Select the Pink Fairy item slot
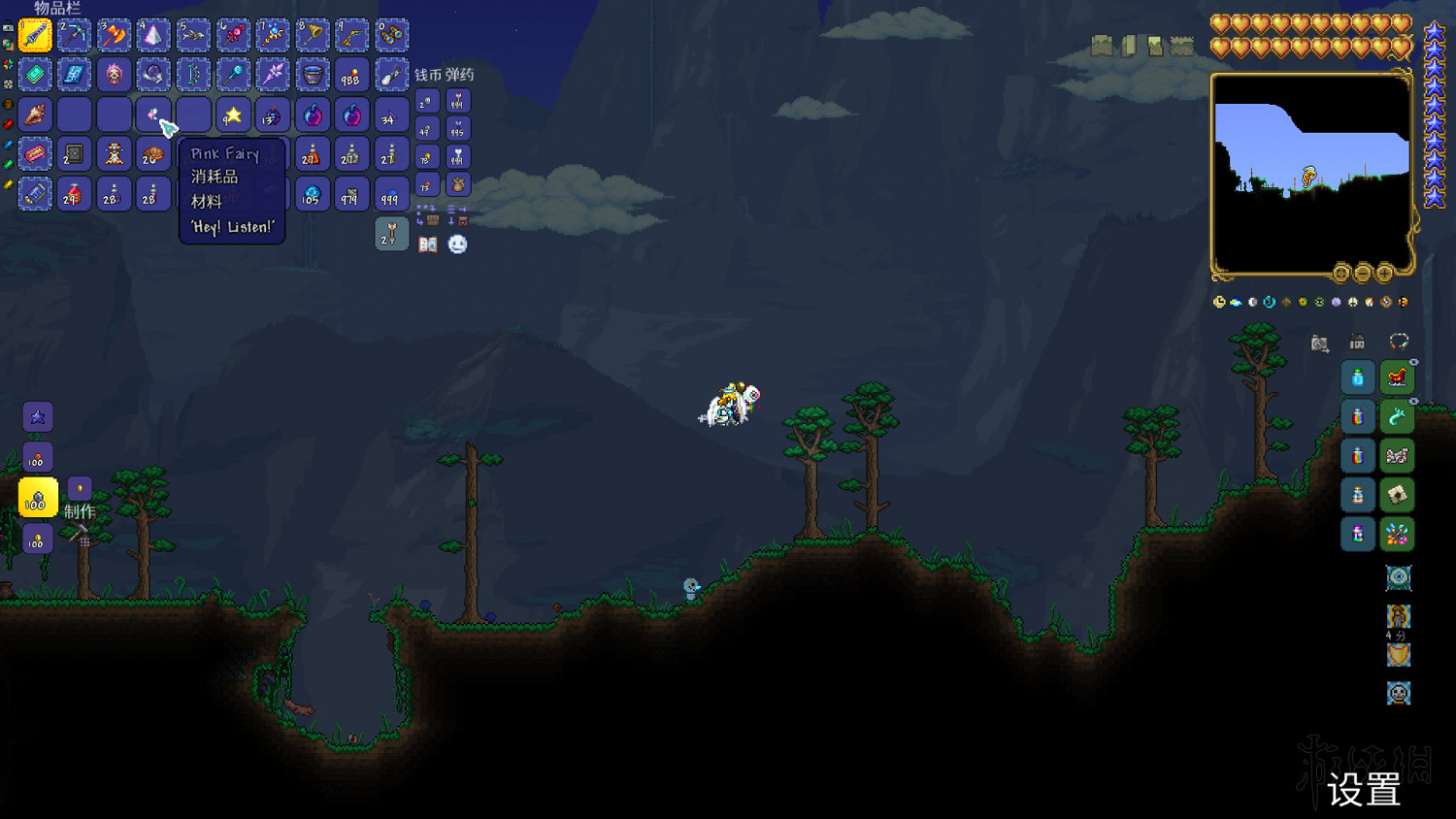 pos(152,114)
